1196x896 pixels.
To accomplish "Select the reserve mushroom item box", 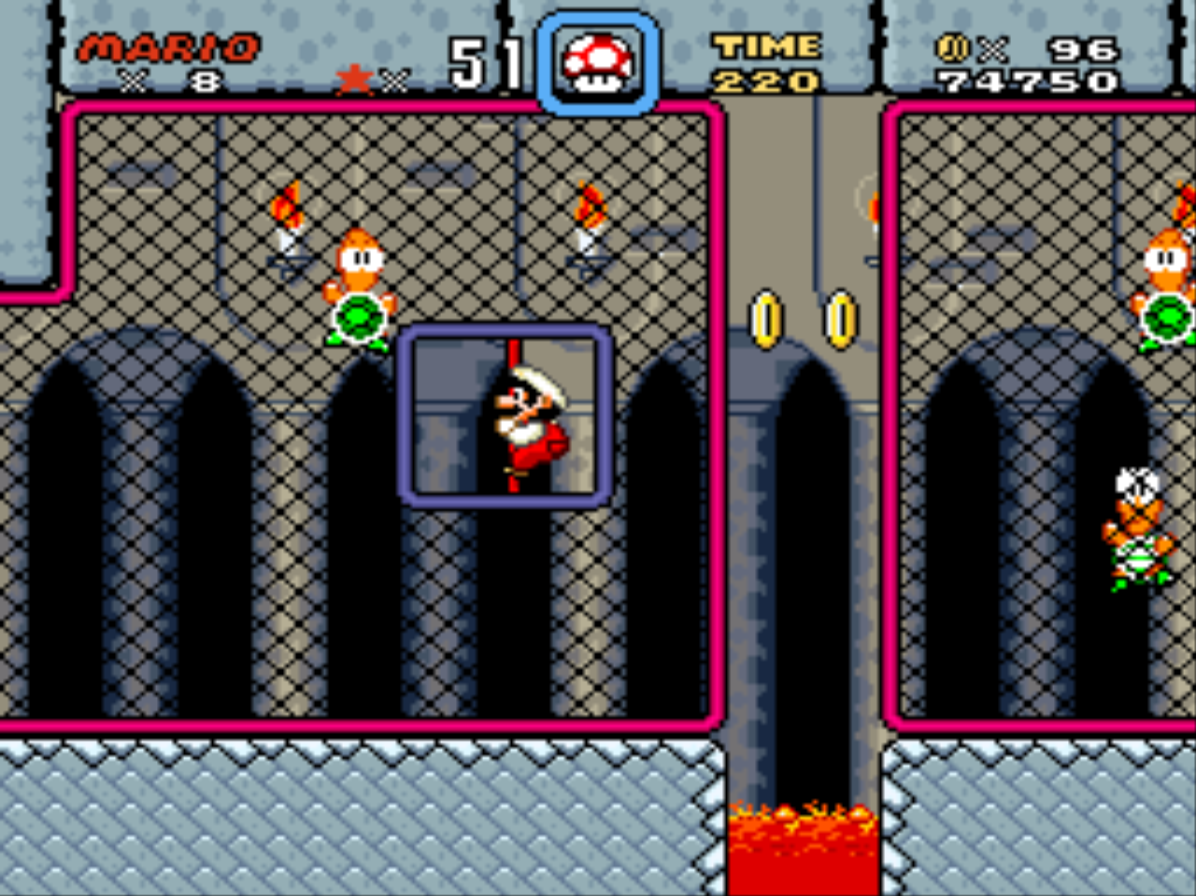I will click(598, 62).
